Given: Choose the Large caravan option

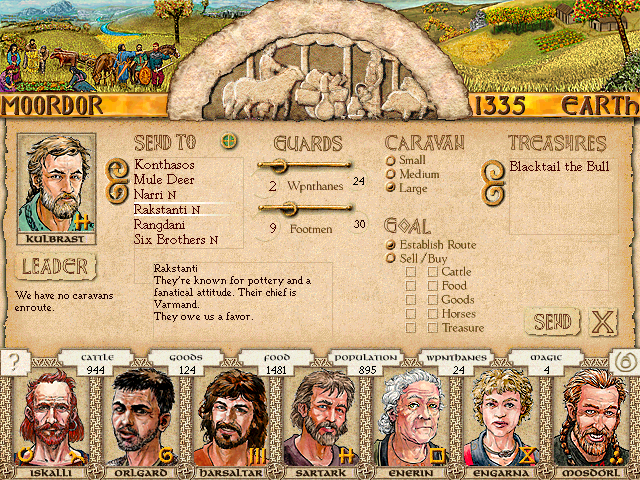Looking at the screenshot, I should (391, 188).
